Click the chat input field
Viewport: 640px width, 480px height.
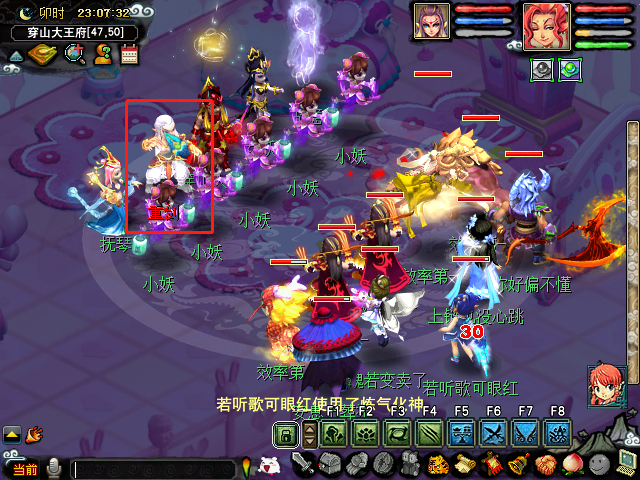tap(155, 468)
